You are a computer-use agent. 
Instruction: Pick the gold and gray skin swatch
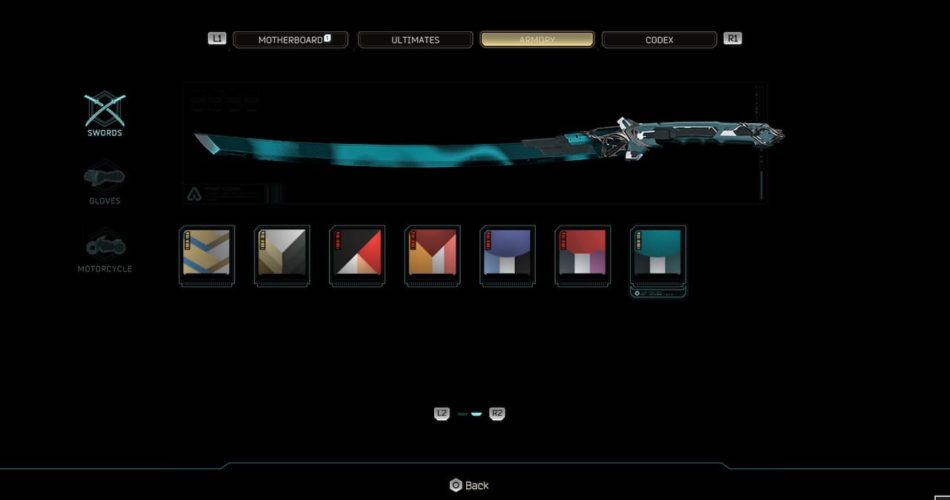click(282, 255)
